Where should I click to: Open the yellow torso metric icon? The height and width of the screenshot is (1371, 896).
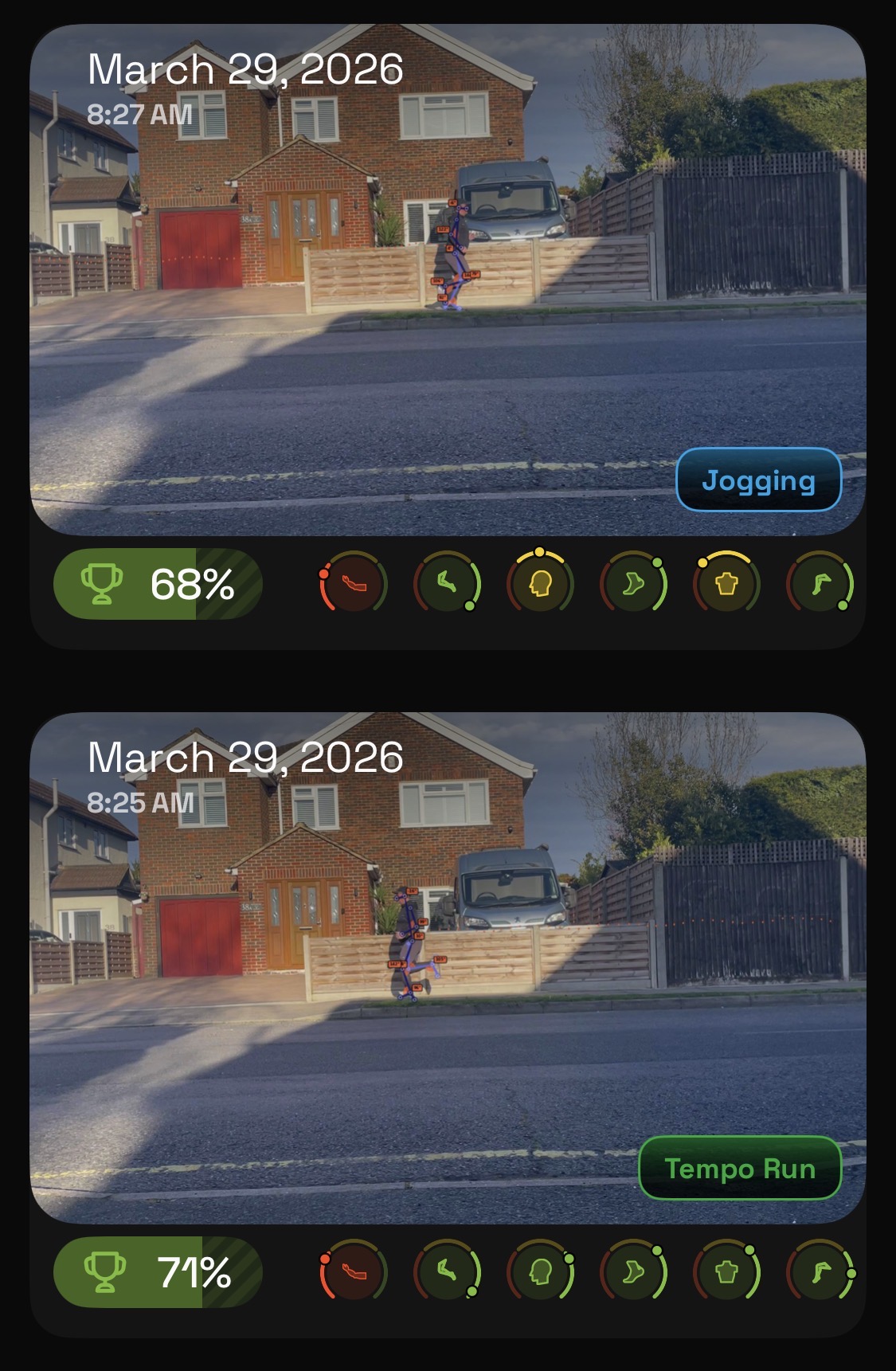tap(726, 585)
